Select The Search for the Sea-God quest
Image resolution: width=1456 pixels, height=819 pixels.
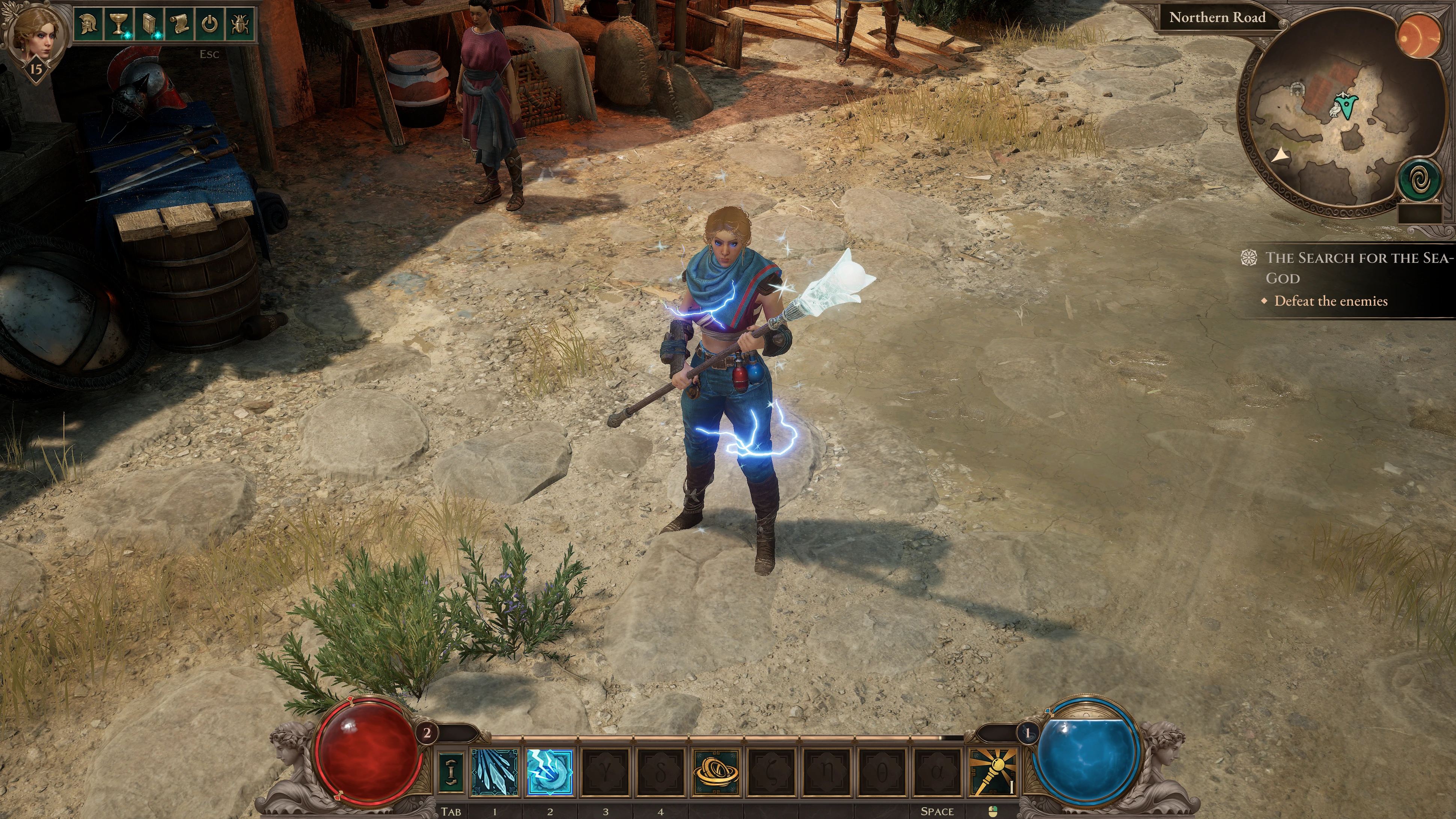pos(1357,267)
